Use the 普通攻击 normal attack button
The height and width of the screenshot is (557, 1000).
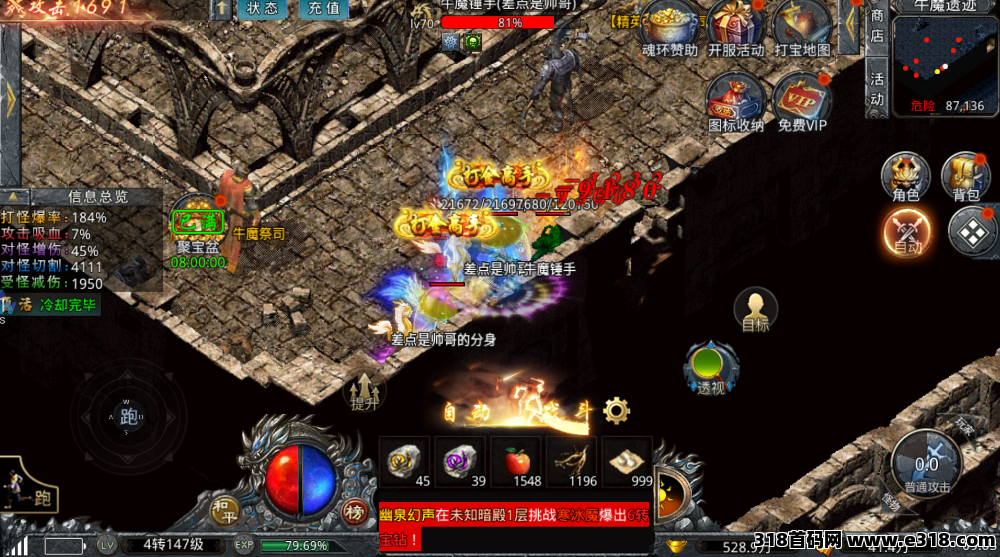pos(926,467)
